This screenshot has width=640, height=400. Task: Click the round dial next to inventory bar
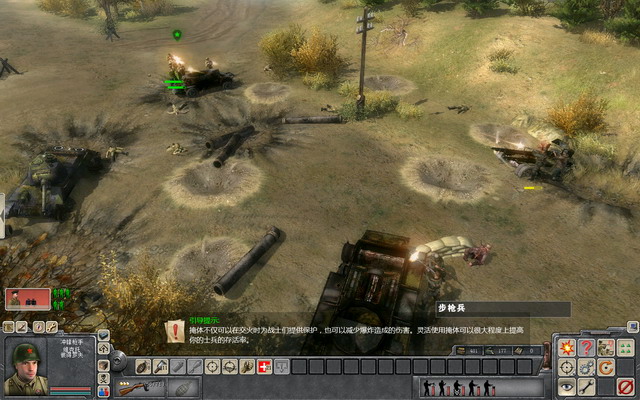coord(119,360)
